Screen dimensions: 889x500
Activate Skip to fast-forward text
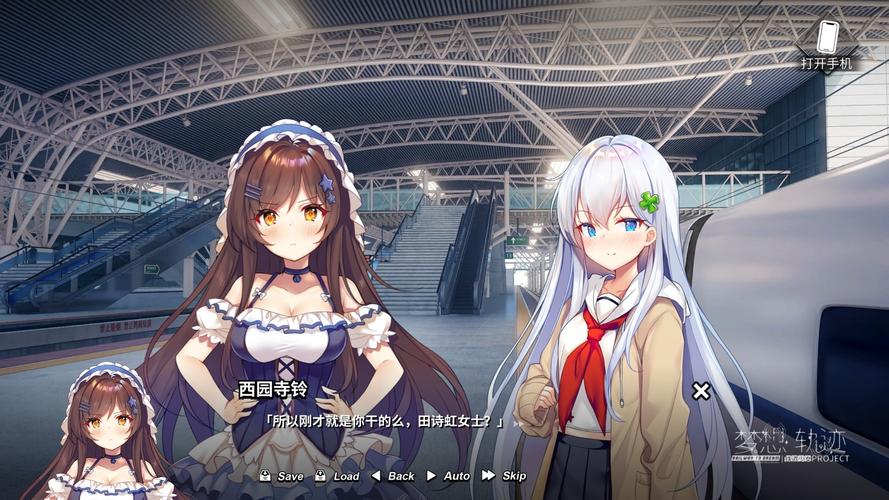click(x=505, y=476)
